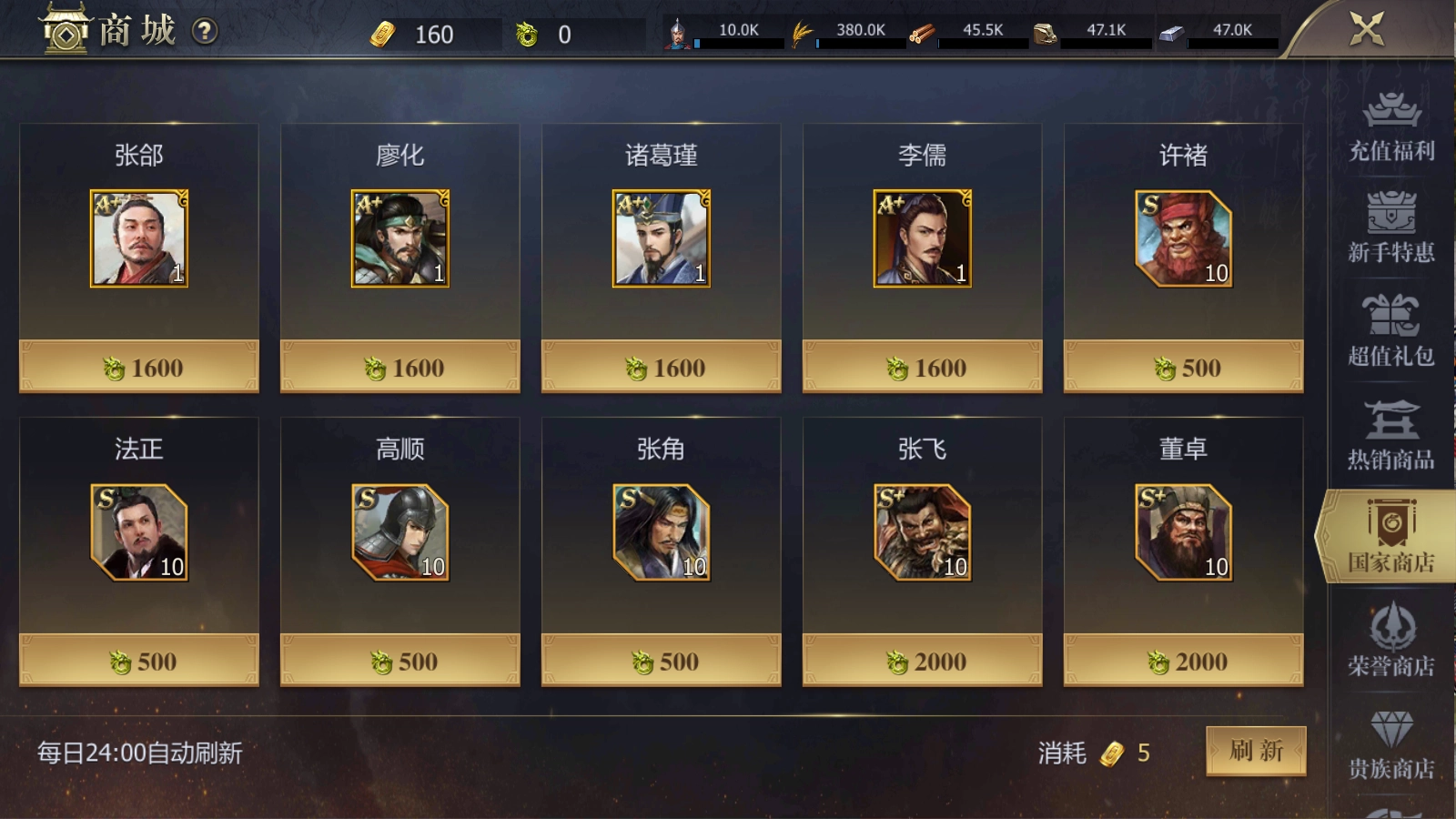
Task: Click the 刷新 refresh button
Action: coord(1256,751)
